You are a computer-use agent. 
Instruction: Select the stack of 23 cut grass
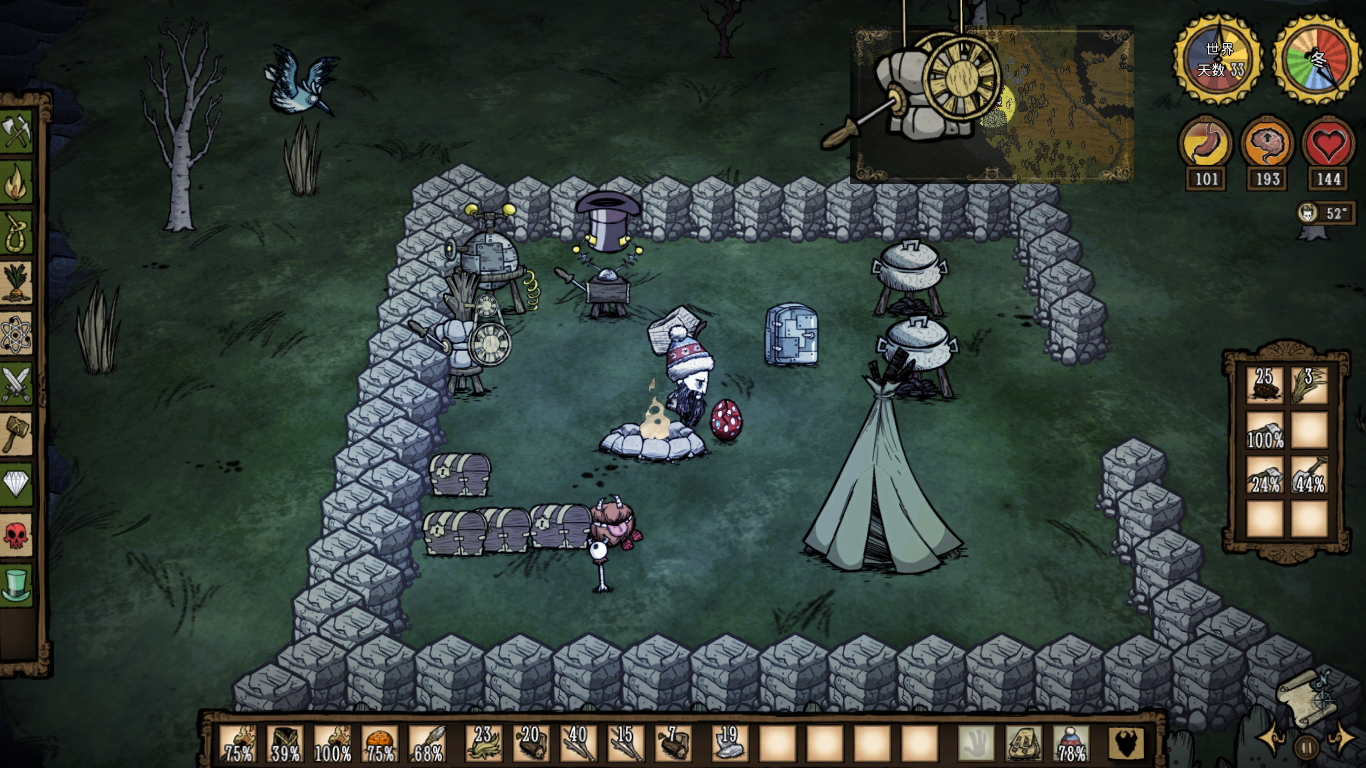click(484, 743)
